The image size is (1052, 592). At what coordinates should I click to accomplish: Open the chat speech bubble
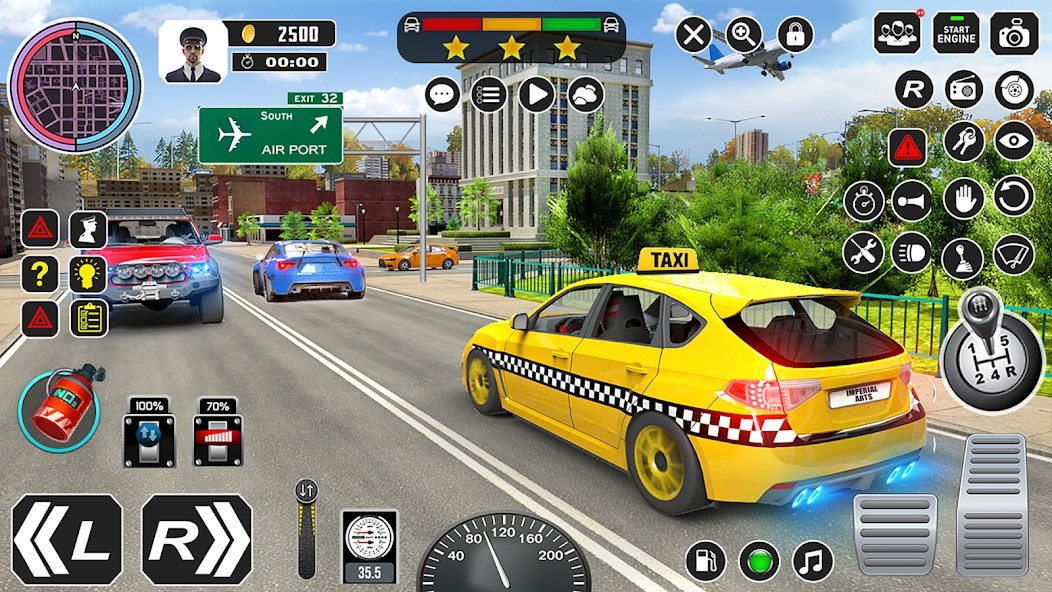coord(442,95)
